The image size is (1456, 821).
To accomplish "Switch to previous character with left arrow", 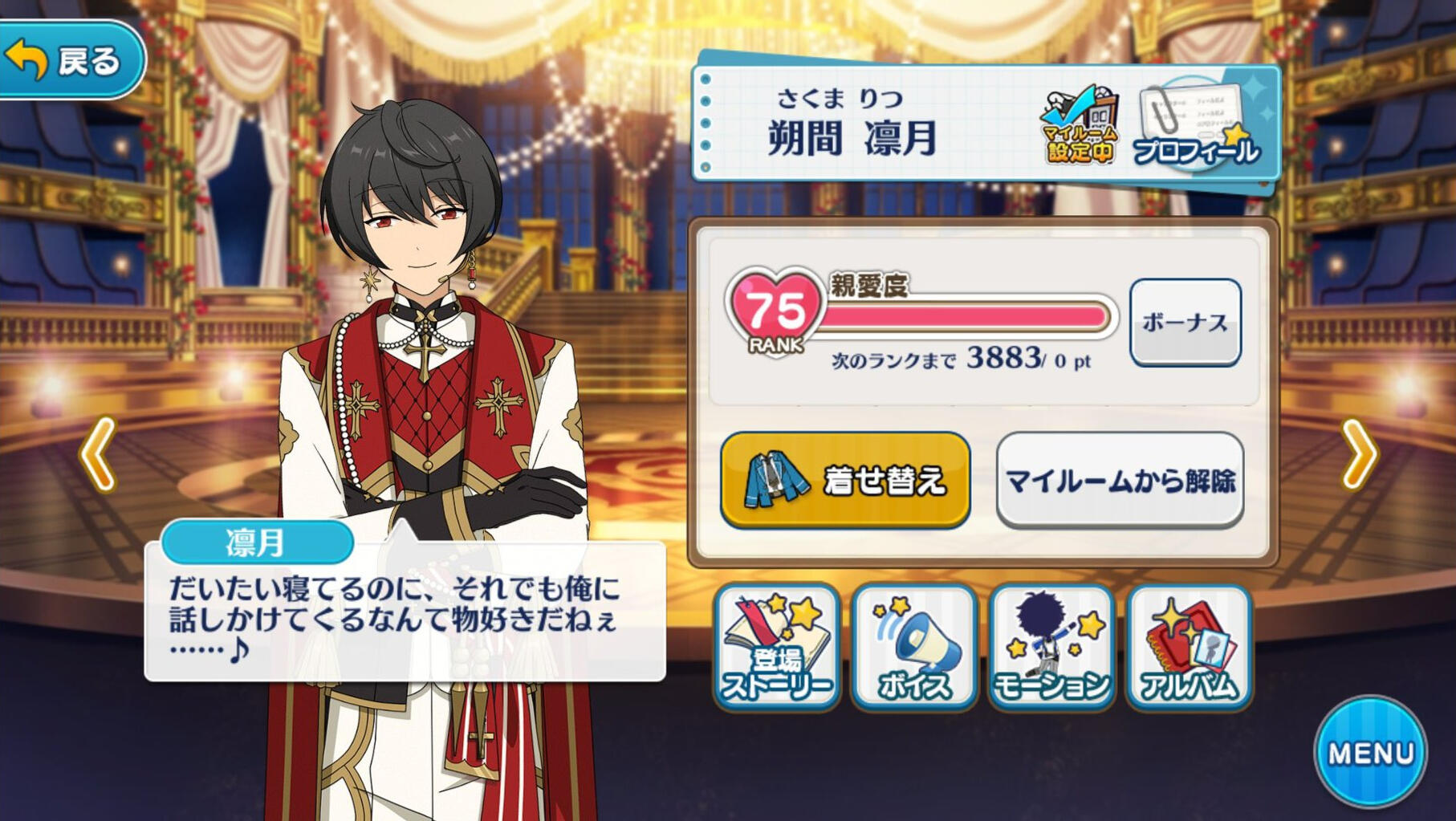I will [98, 454].
